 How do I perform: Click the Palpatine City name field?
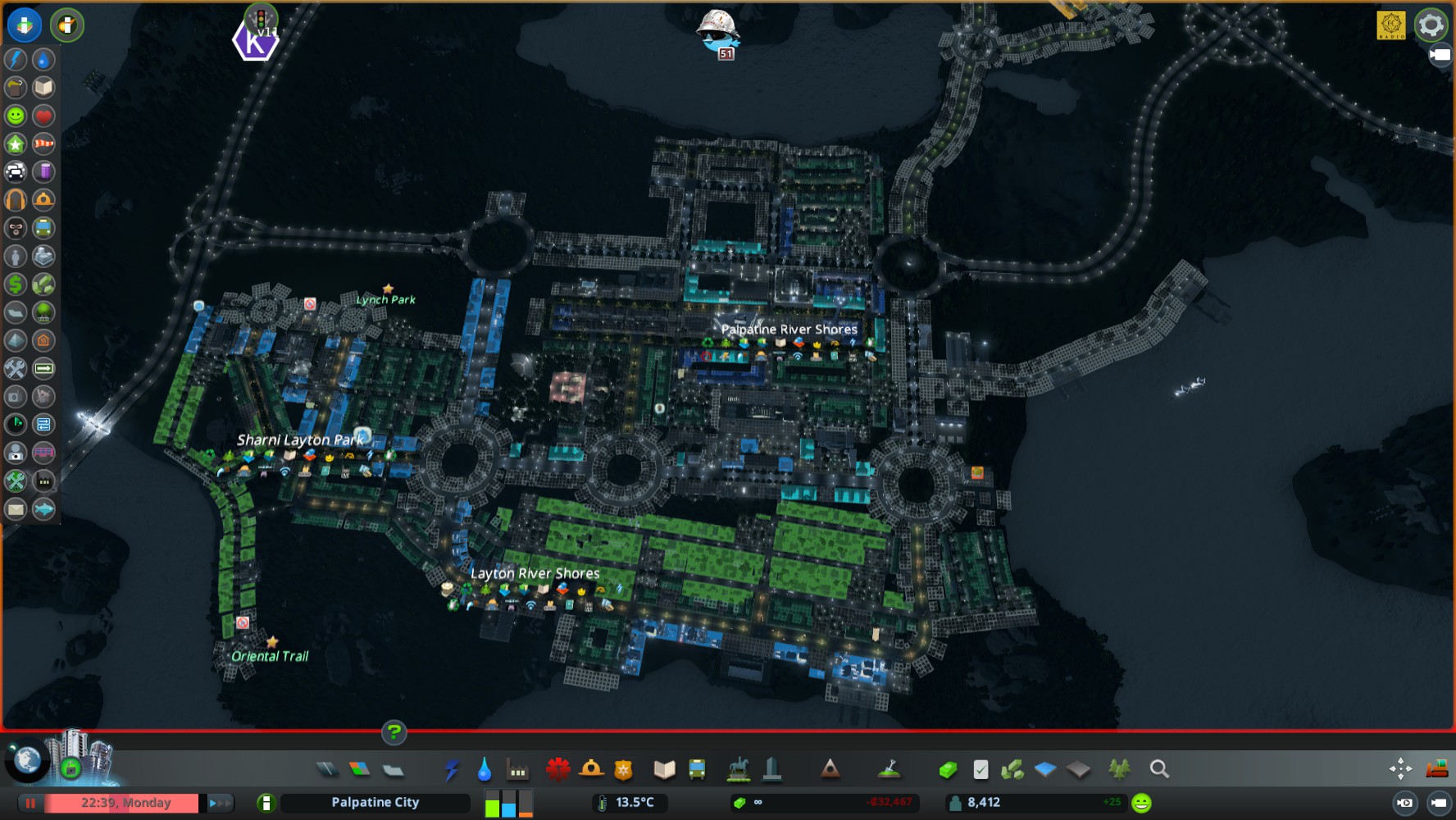pos(375,803)
